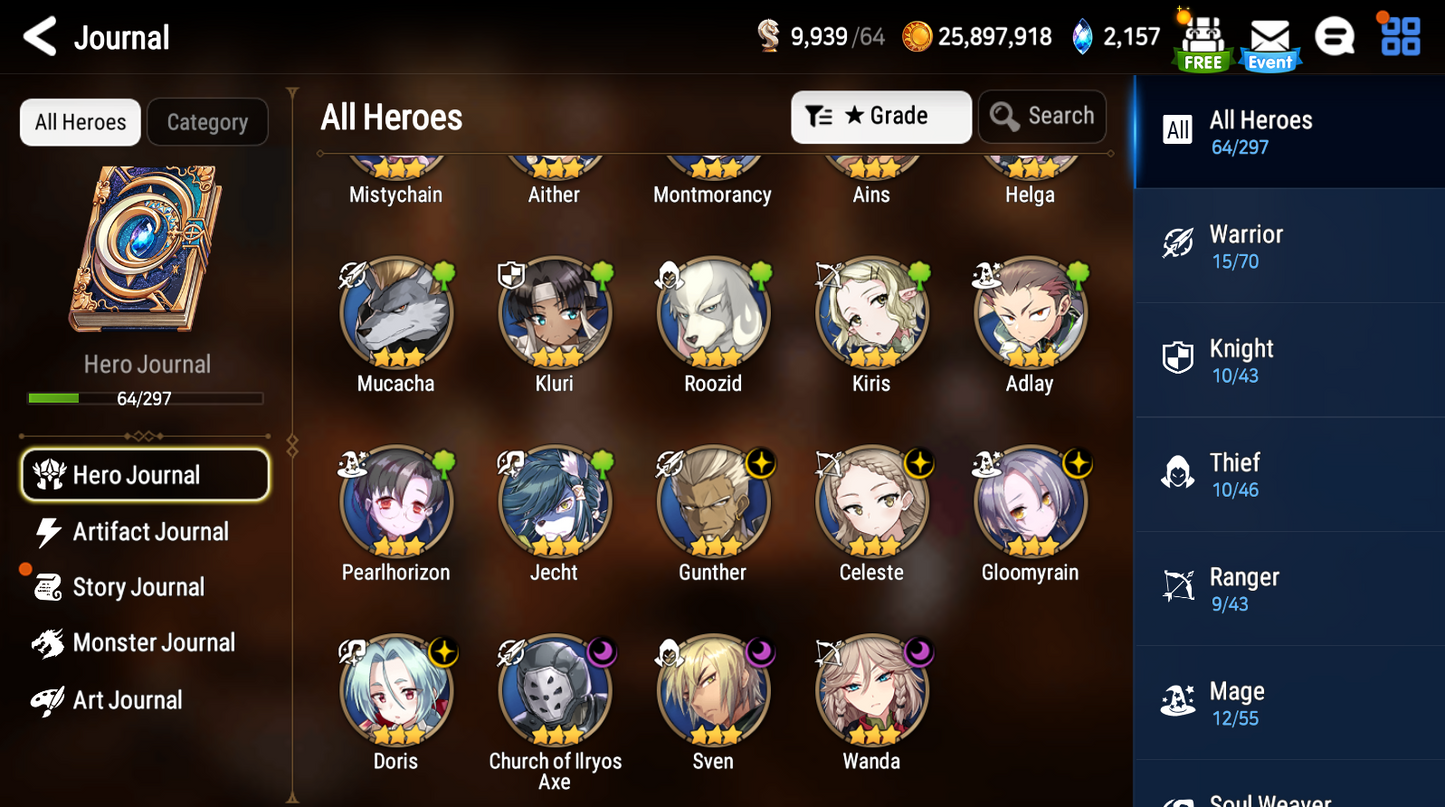The width and height of the screenshot is (1445, 807).
Task: Show the Art Journal
Action: pos(127,700)
